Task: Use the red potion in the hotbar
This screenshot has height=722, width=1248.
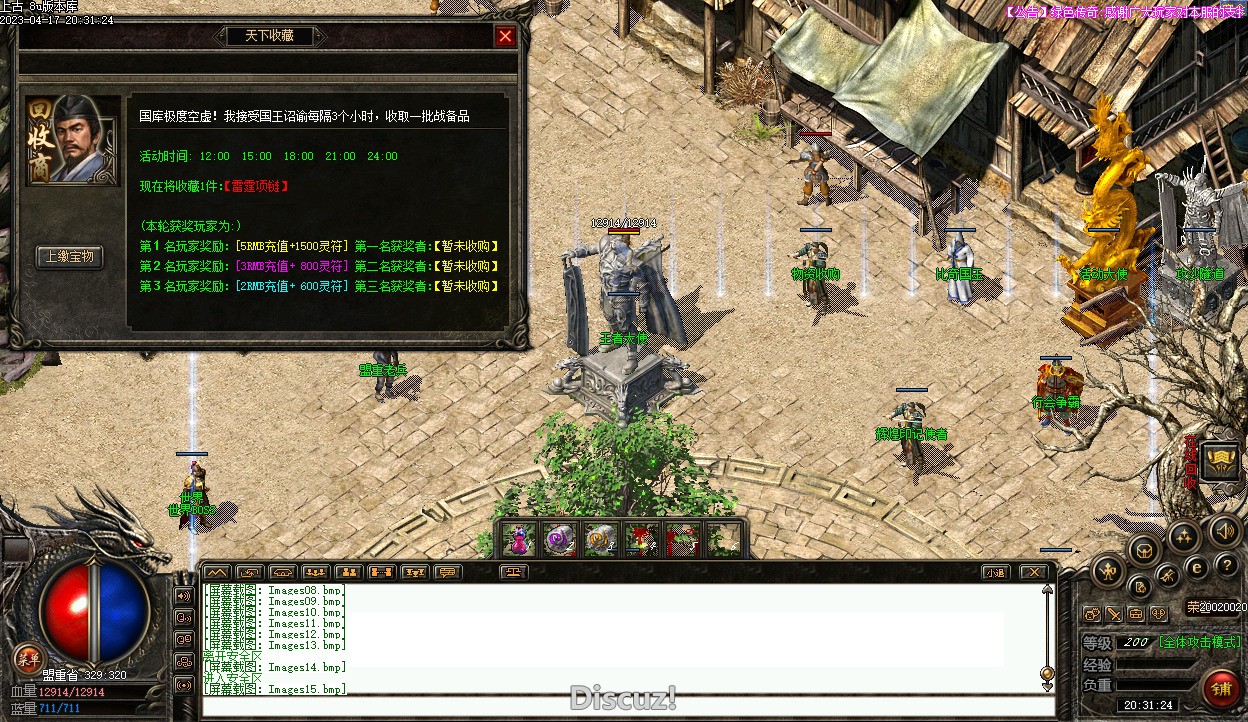Action: tap(516, 540)
